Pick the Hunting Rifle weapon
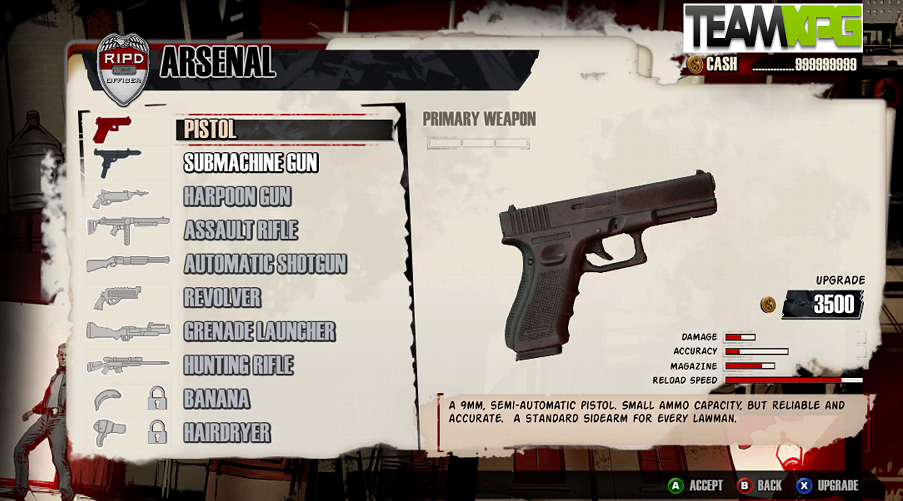Screen dimensions: 903x501 (x=238, y=365)
